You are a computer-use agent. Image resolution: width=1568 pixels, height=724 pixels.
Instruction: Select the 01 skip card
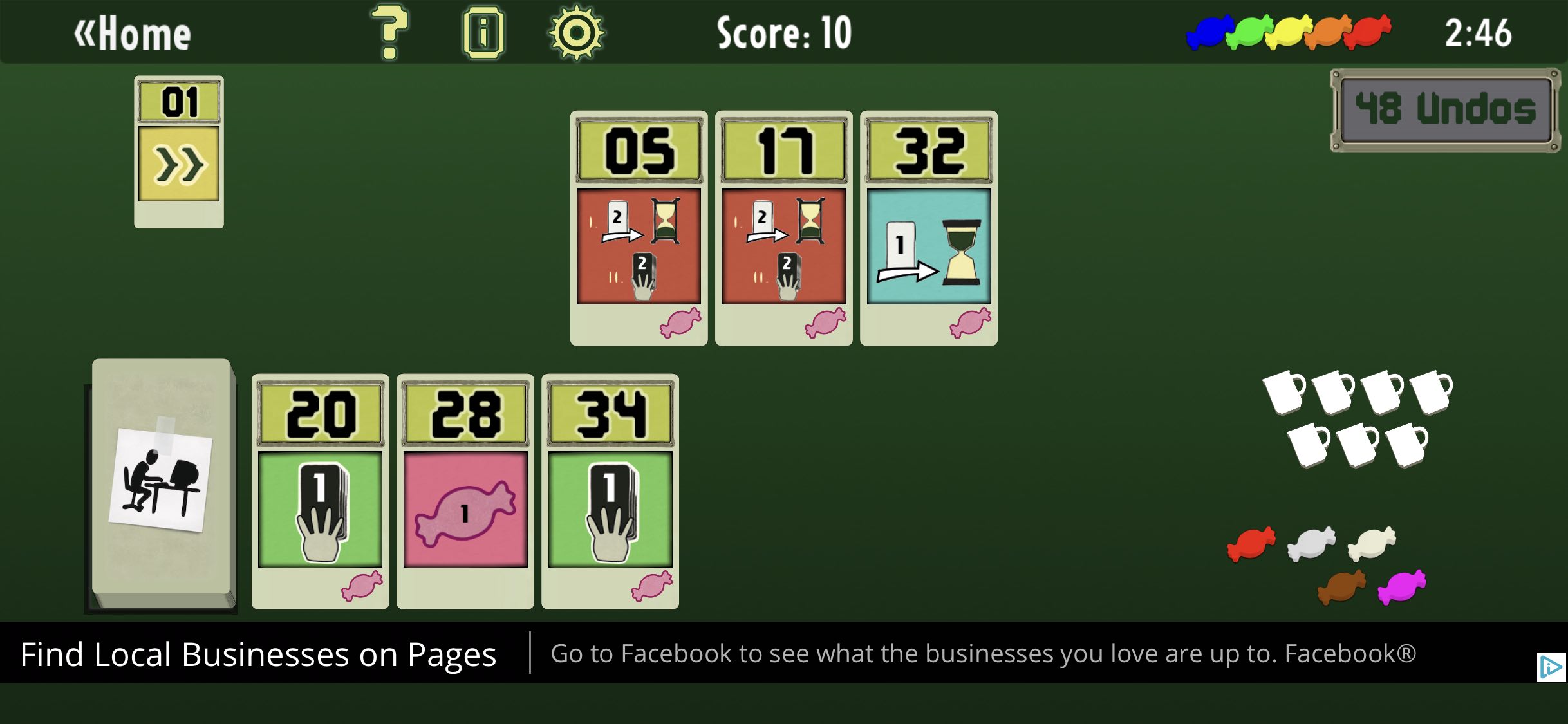click(179, 152)
